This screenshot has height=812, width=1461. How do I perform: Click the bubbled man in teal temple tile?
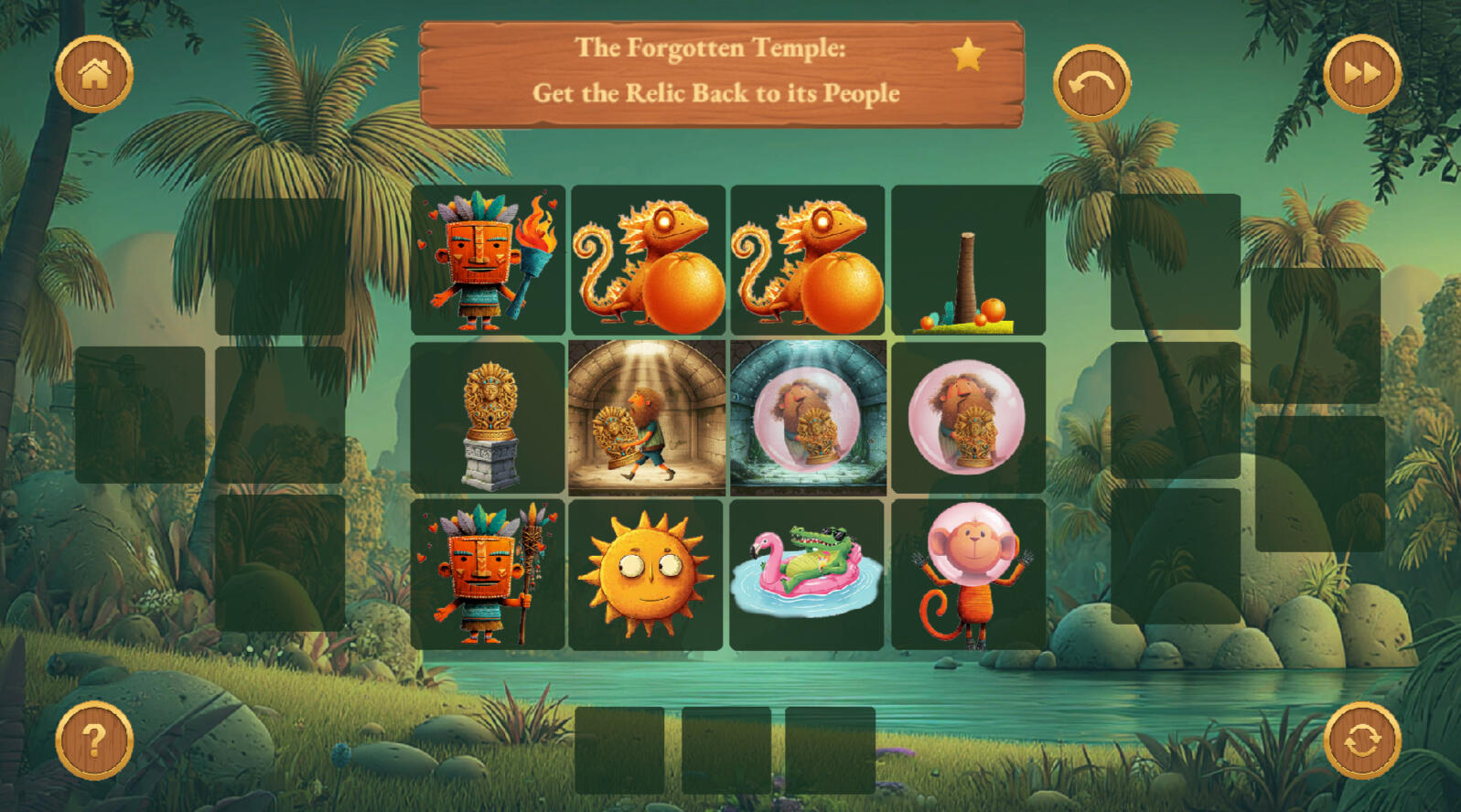coord(808,418)
